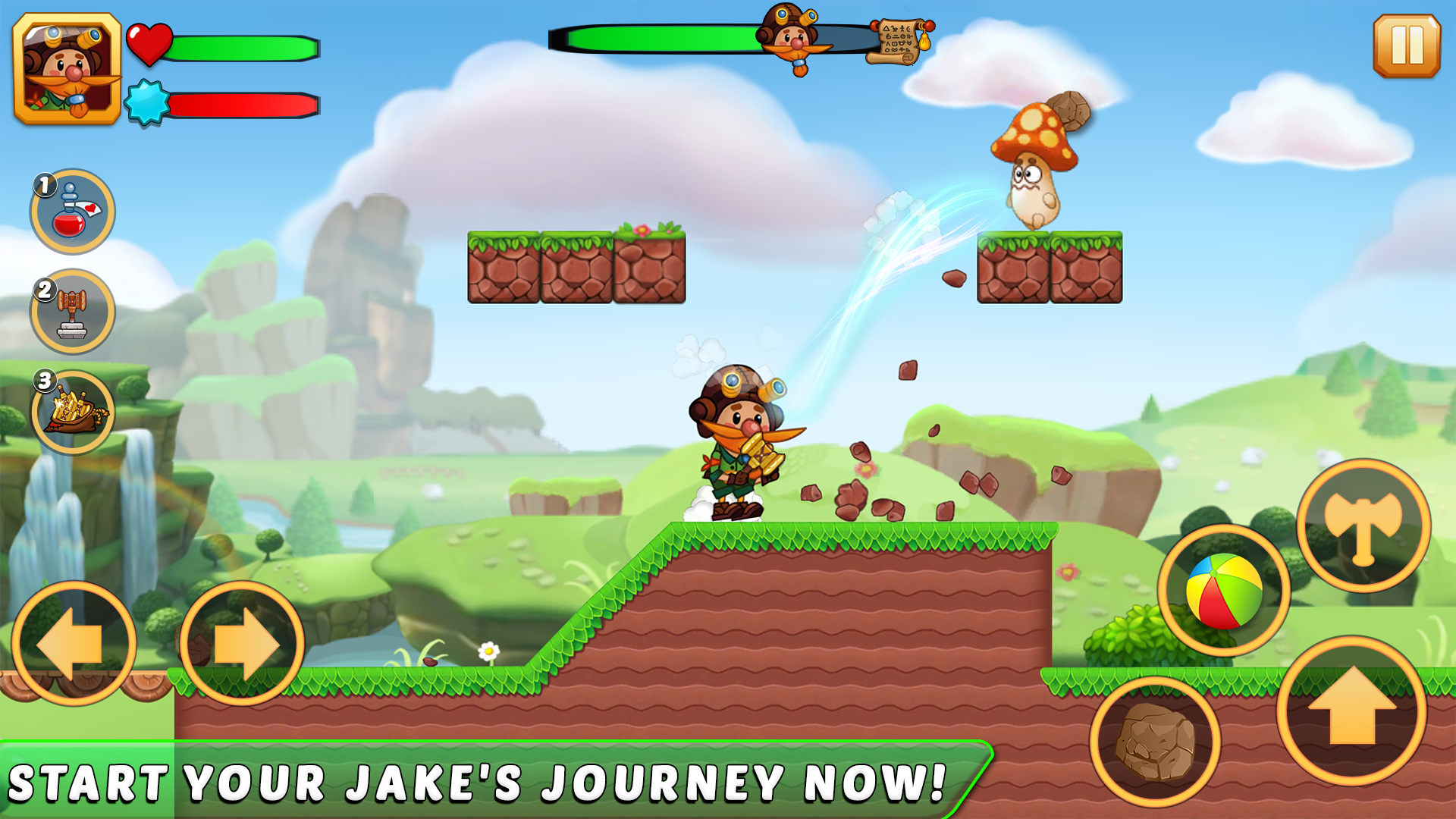Hold the move-right arrow control
Viewport: 1456px width, 819px height.
tap(239, 643)
